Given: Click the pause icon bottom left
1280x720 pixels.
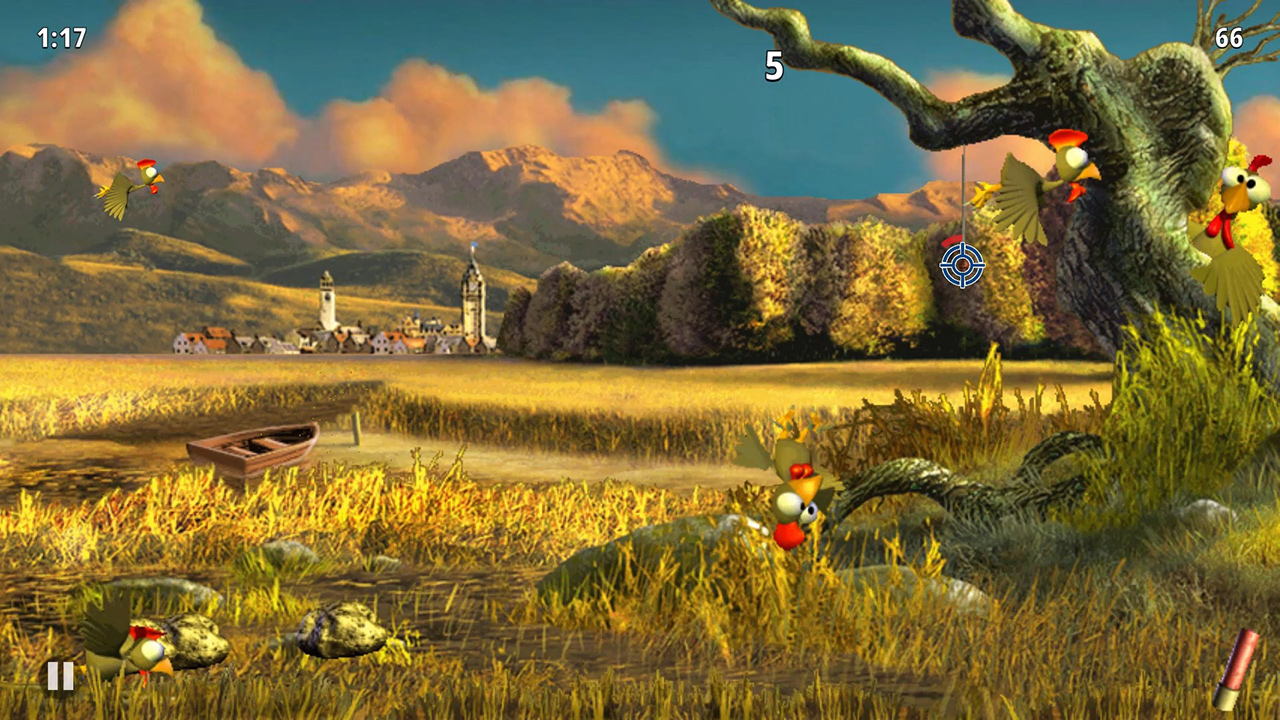Looking at the screenshot, I should point(60,676).
